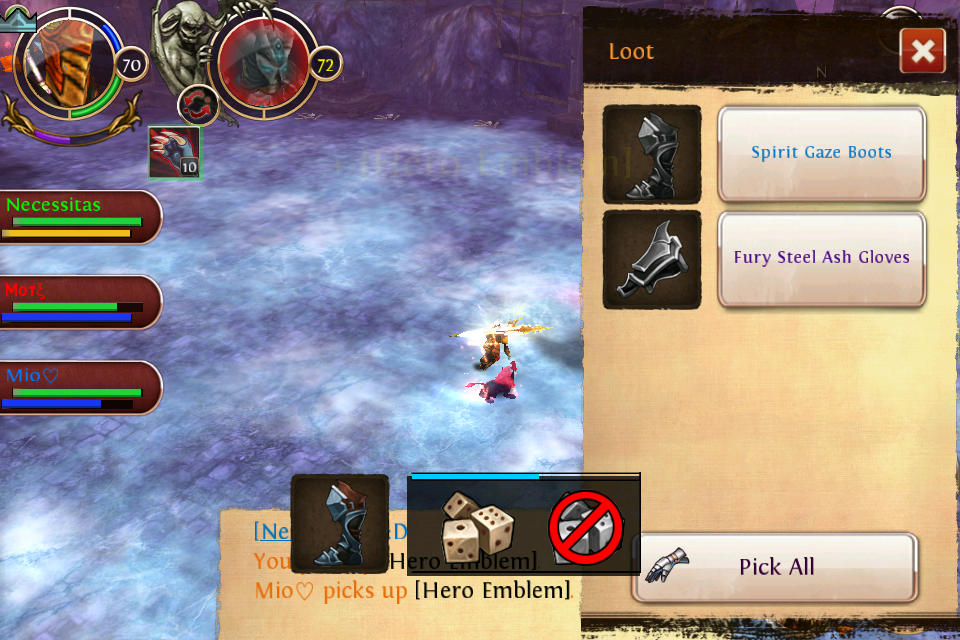
Task: Take the Spirit Gaze Boots
Action: pos(821,153)
